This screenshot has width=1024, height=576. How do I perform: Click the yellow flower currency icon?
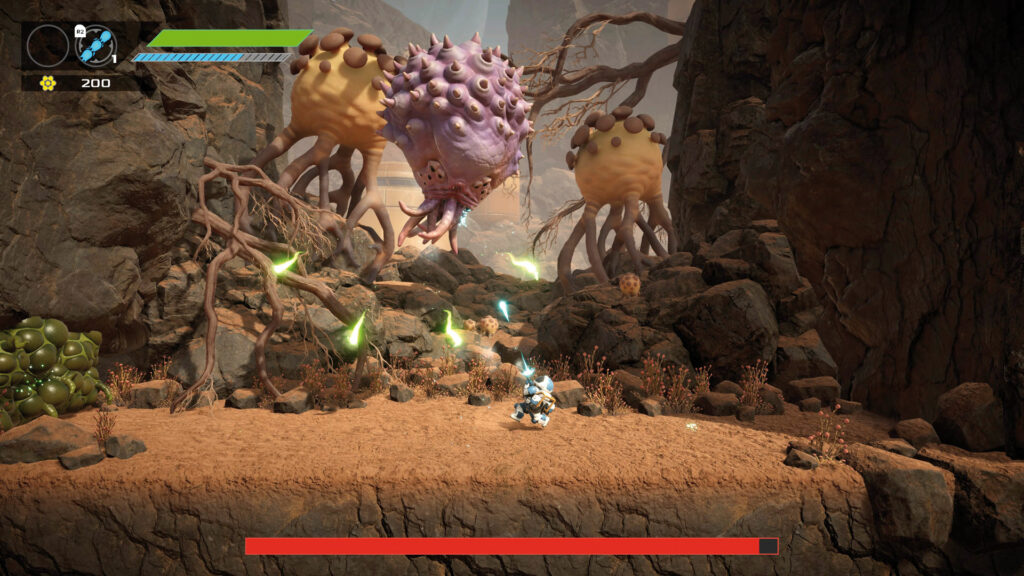click(47, 83)
